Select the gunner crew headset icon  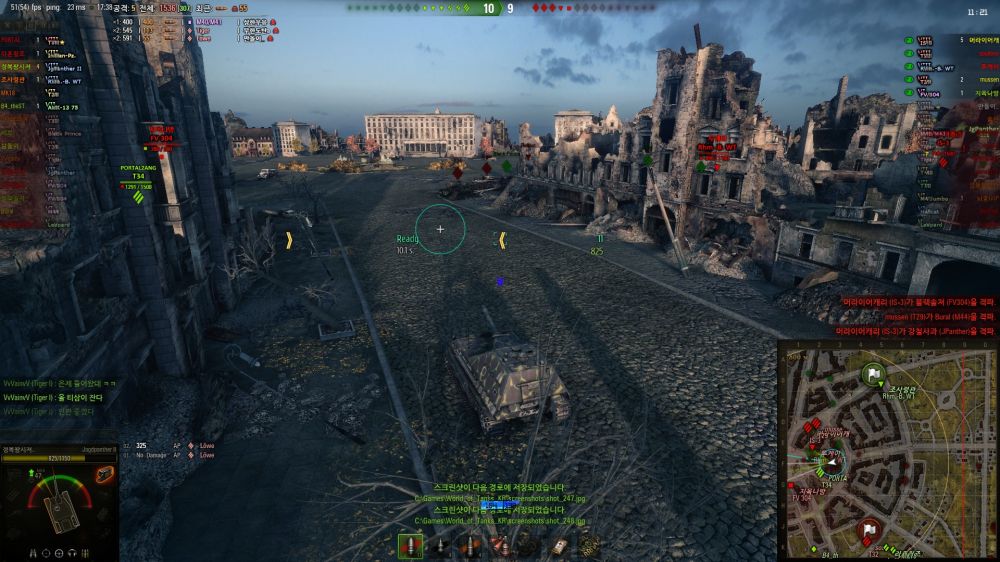(74, 551)
